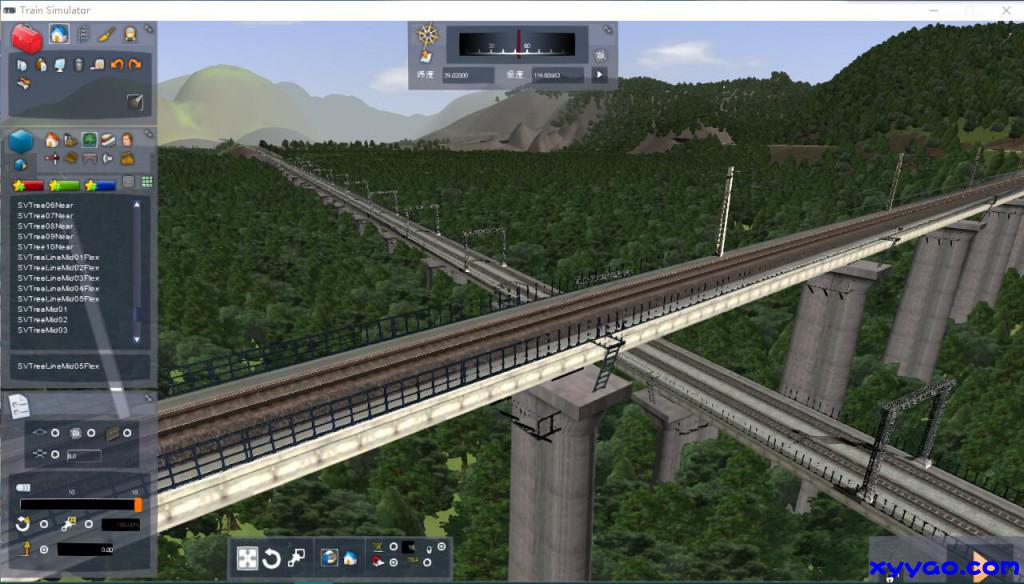Click the orange redo arrow
1024x584 pixels.
point(135,65)
